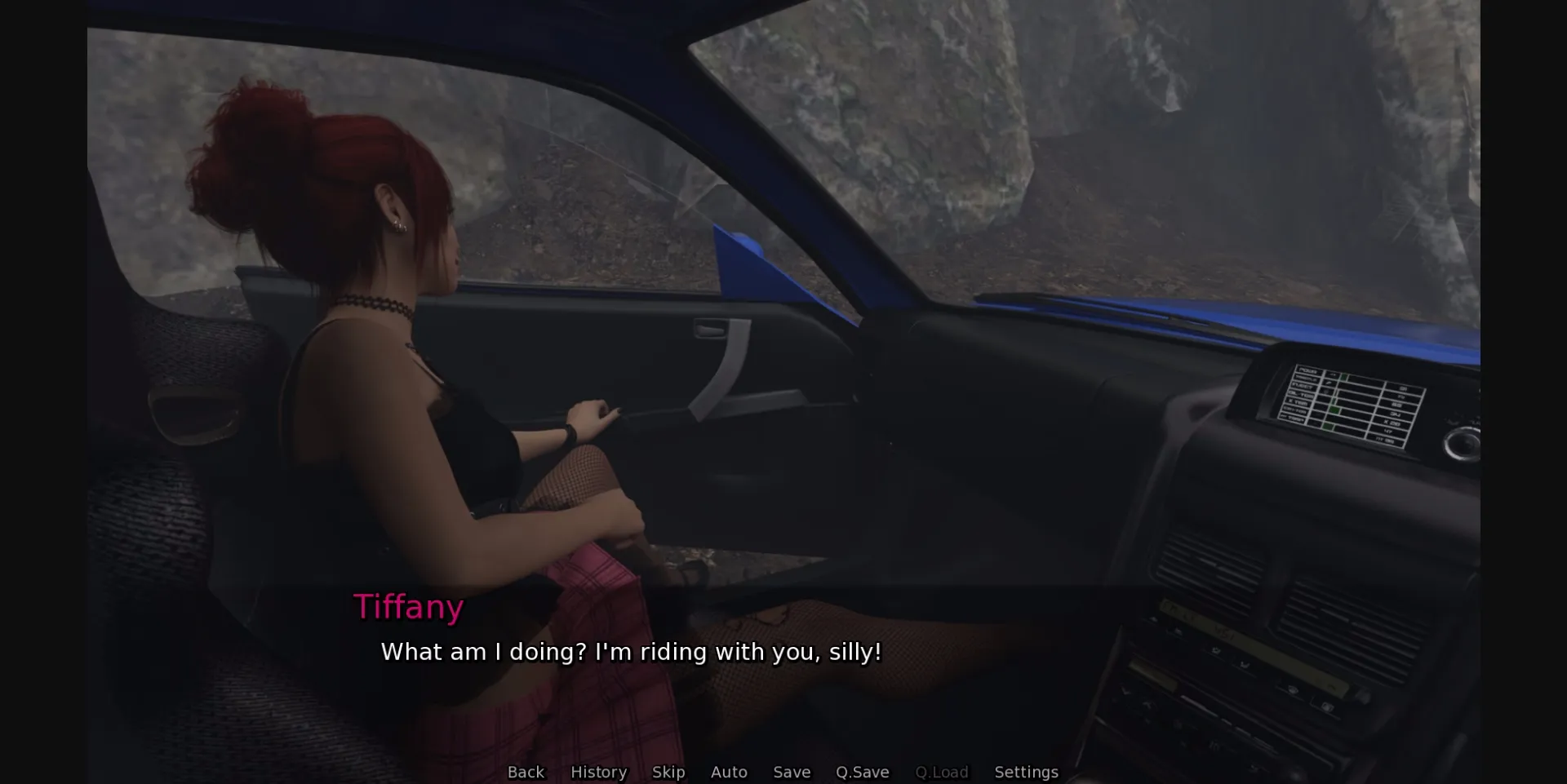Enable Skip mode to fast-forward text
Viewport: 1567px width, 784px height.
point(668,772)
